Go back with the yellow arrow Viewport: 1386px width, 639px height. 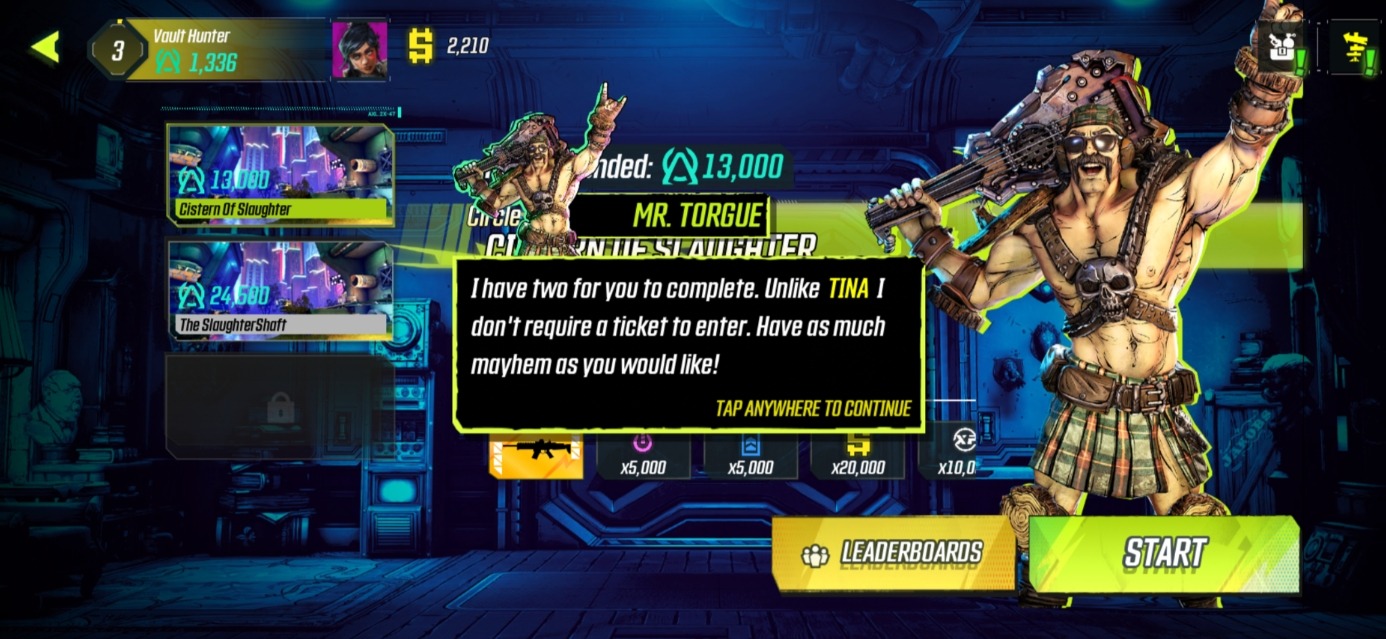coord(45,47)
